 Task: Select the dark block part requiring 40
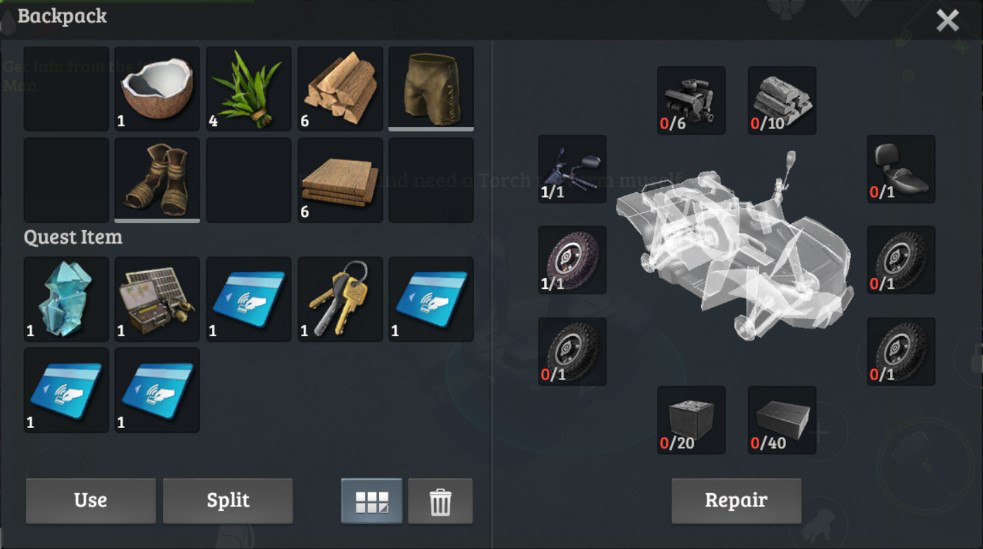point(782,420)
